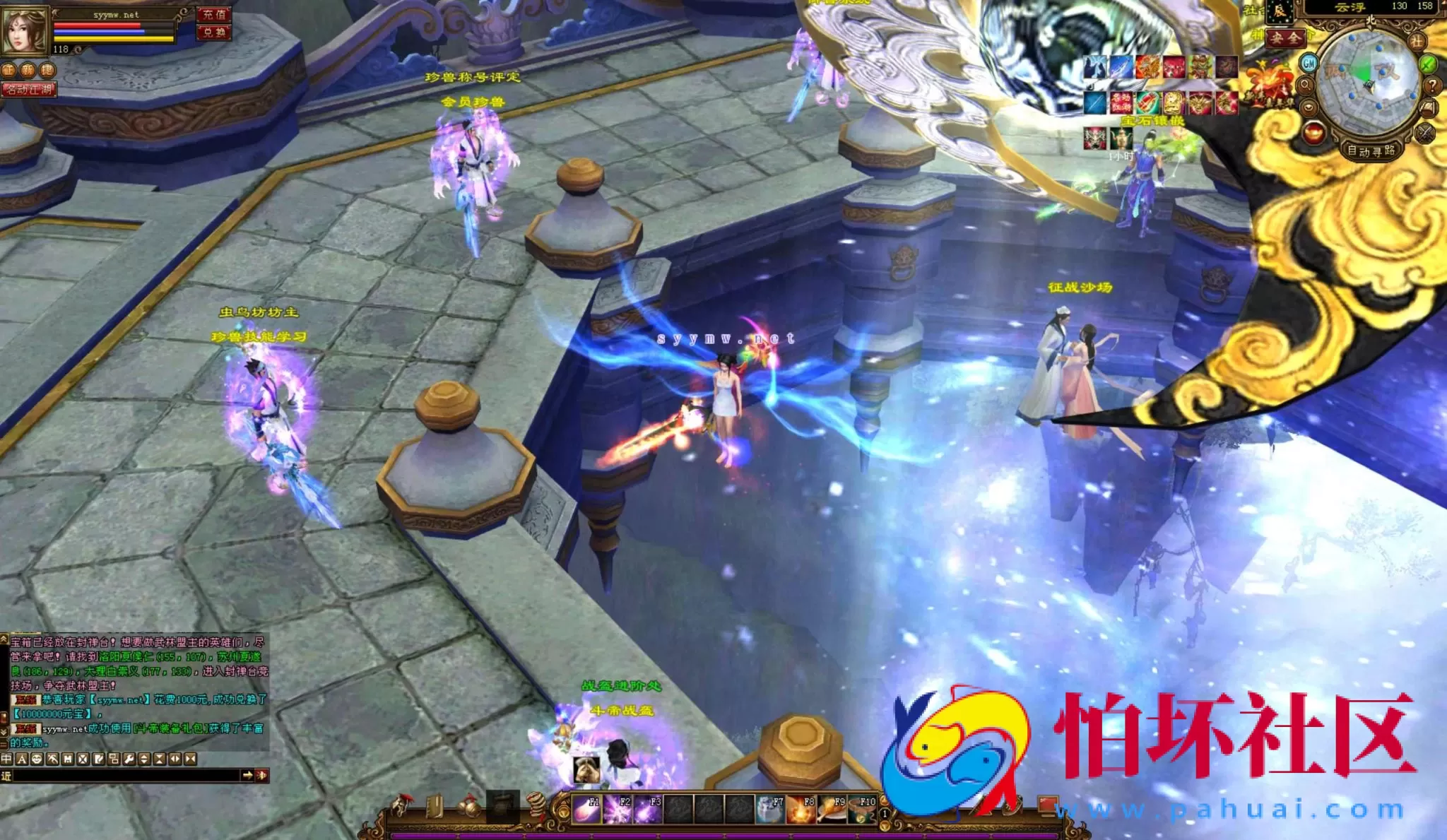Screen dimensions: 1447x840
Task: Select the magnifier zoom icon next to minimap
Action: pos(1305,85)
